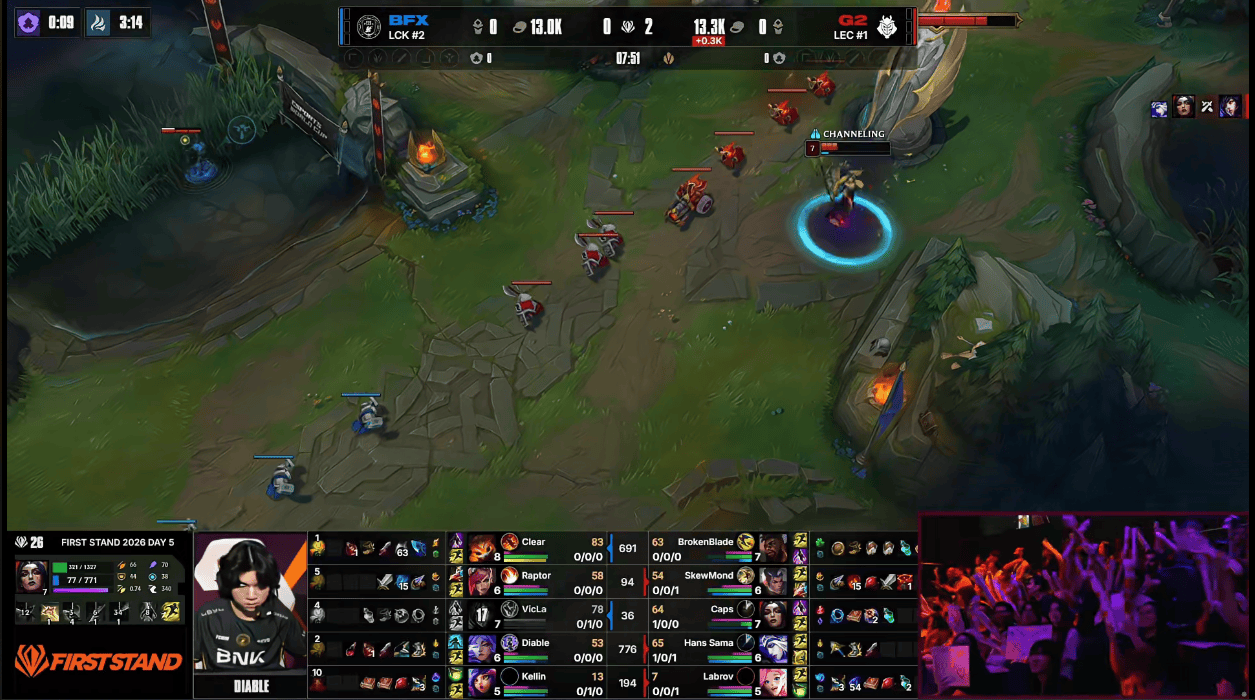Click the blue dragon respawn timer icon
Viewport: 1255px width, 700px height.
[99, 22]
